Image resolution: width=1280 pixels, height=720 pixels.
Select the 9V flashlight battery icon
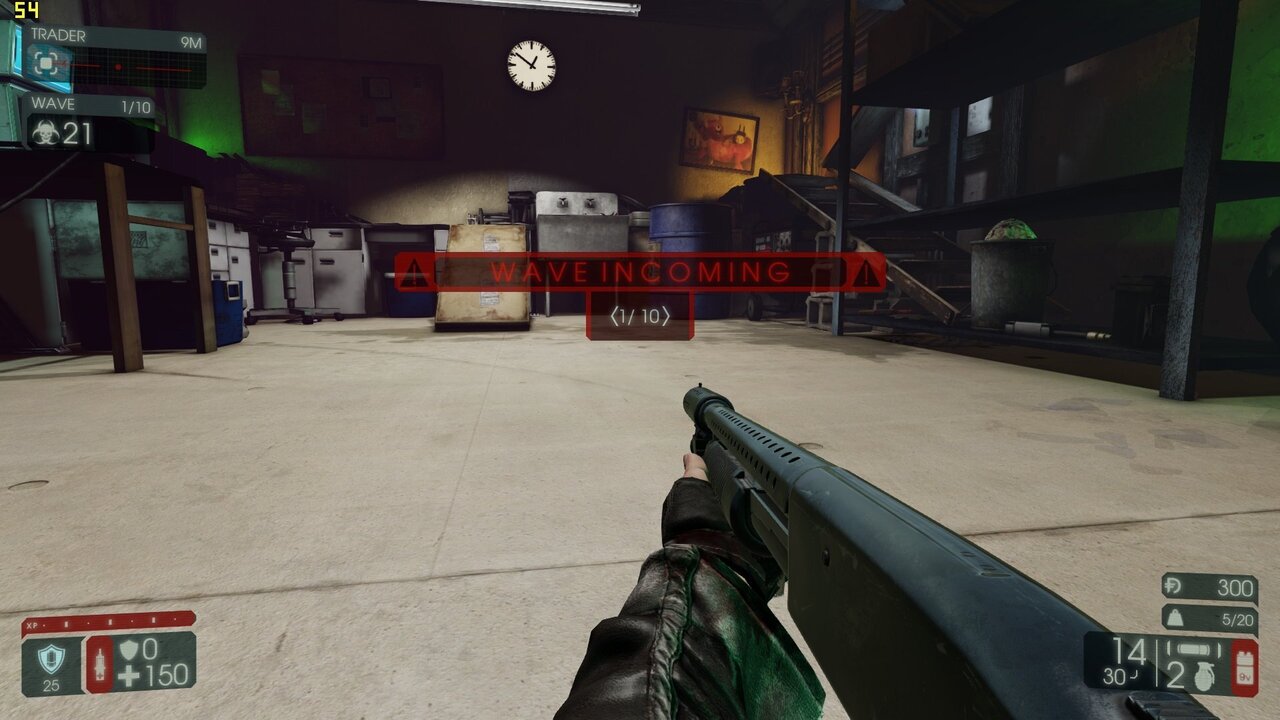pyautogui.click(x=1244, y=666)
